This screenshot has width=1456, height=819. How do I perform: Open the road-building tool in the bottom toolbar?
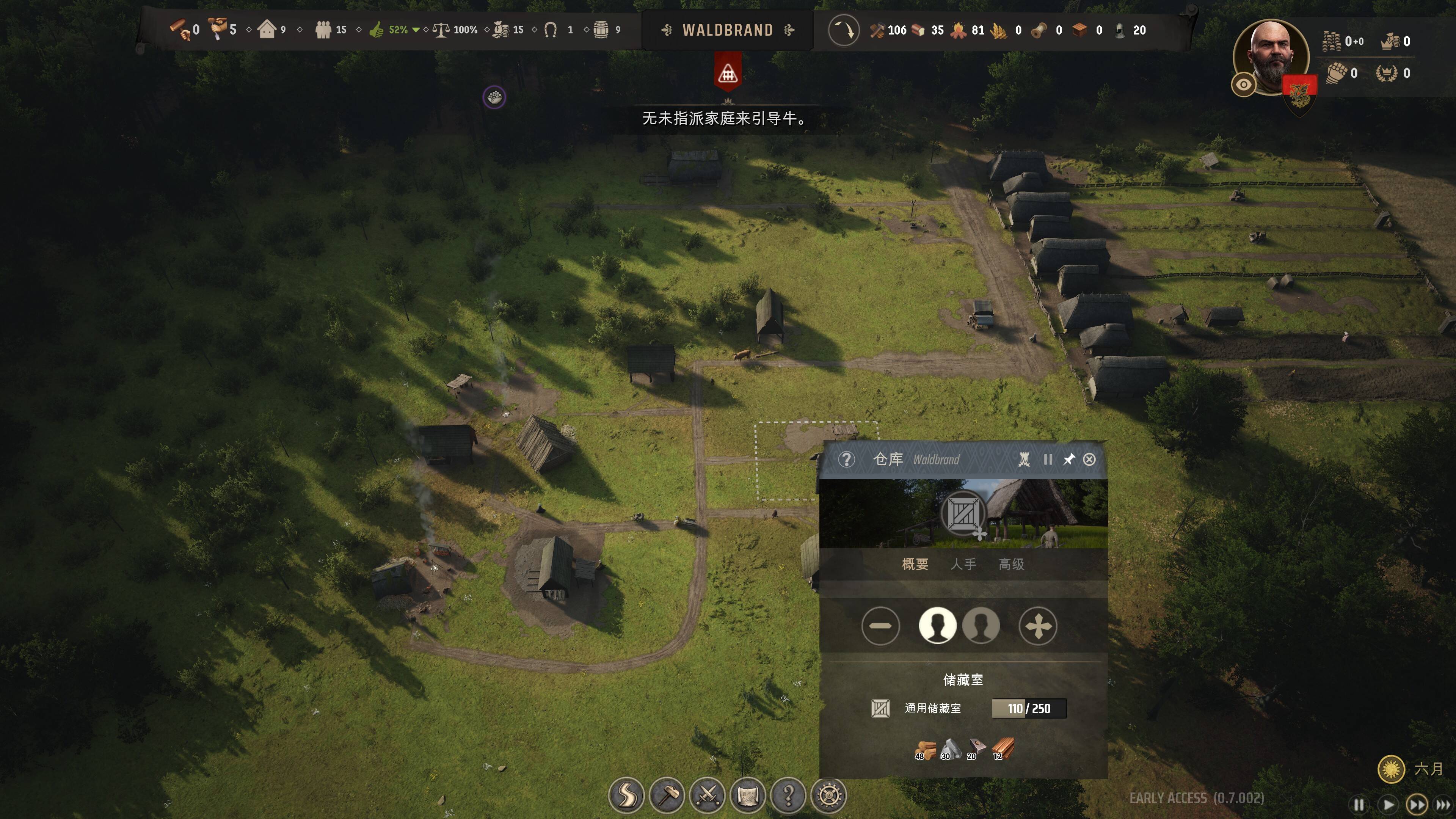pyautogui.click(x=626, y=796)
